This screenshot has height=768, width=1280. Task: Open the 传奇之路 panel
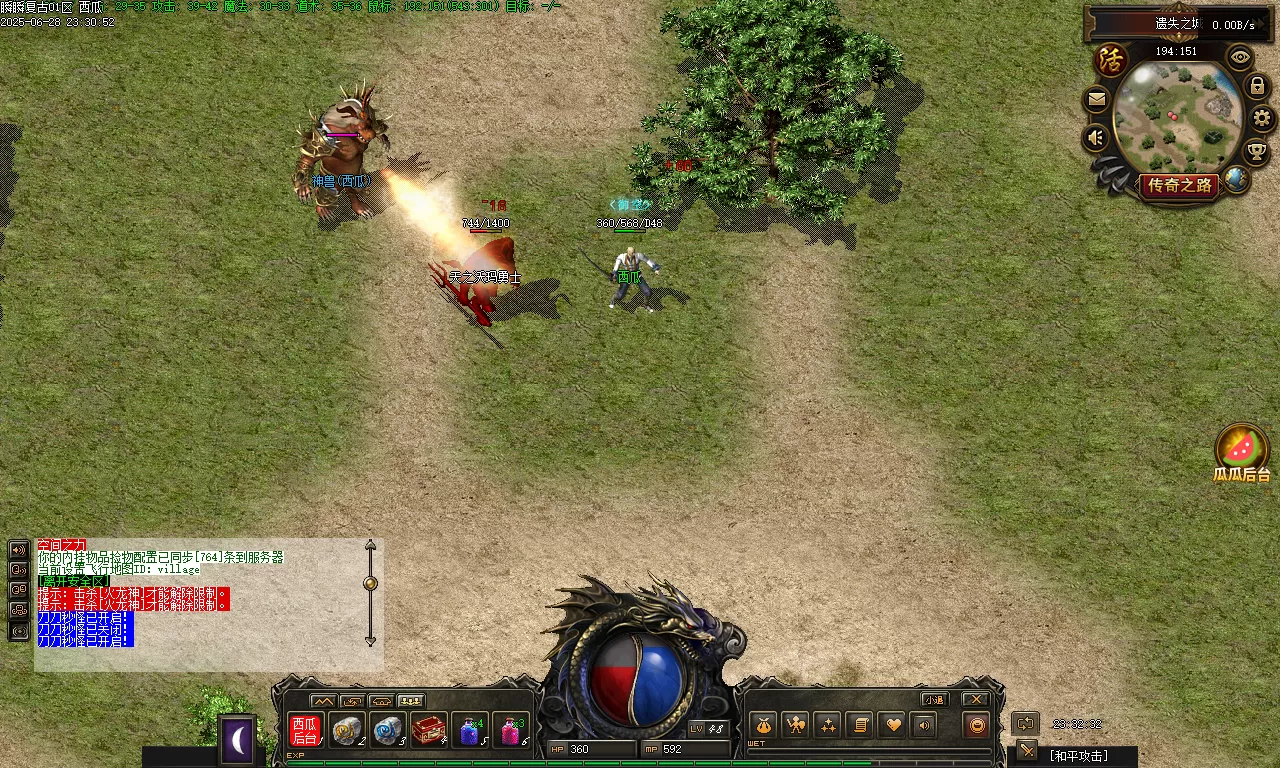click(1180, 185)
